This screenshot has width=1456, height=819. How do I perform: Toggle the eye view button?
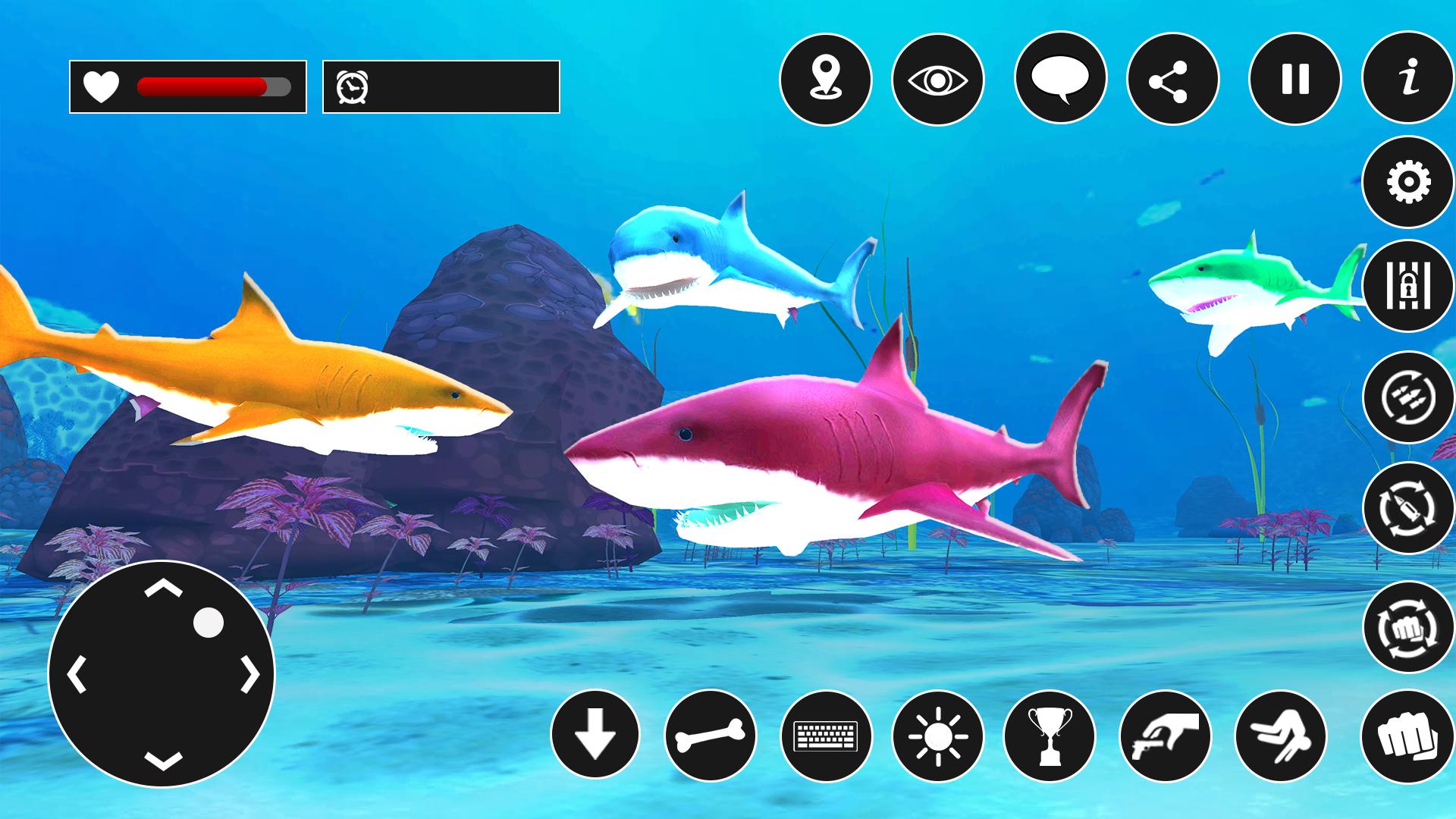click(x=938, y=79)
